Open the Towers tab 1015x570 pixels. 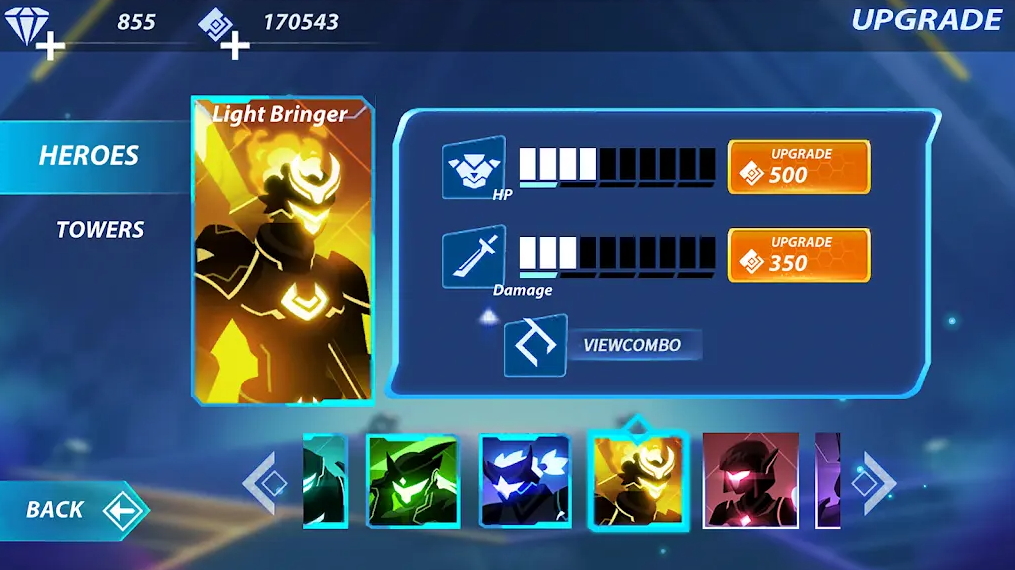click(100, 230)
